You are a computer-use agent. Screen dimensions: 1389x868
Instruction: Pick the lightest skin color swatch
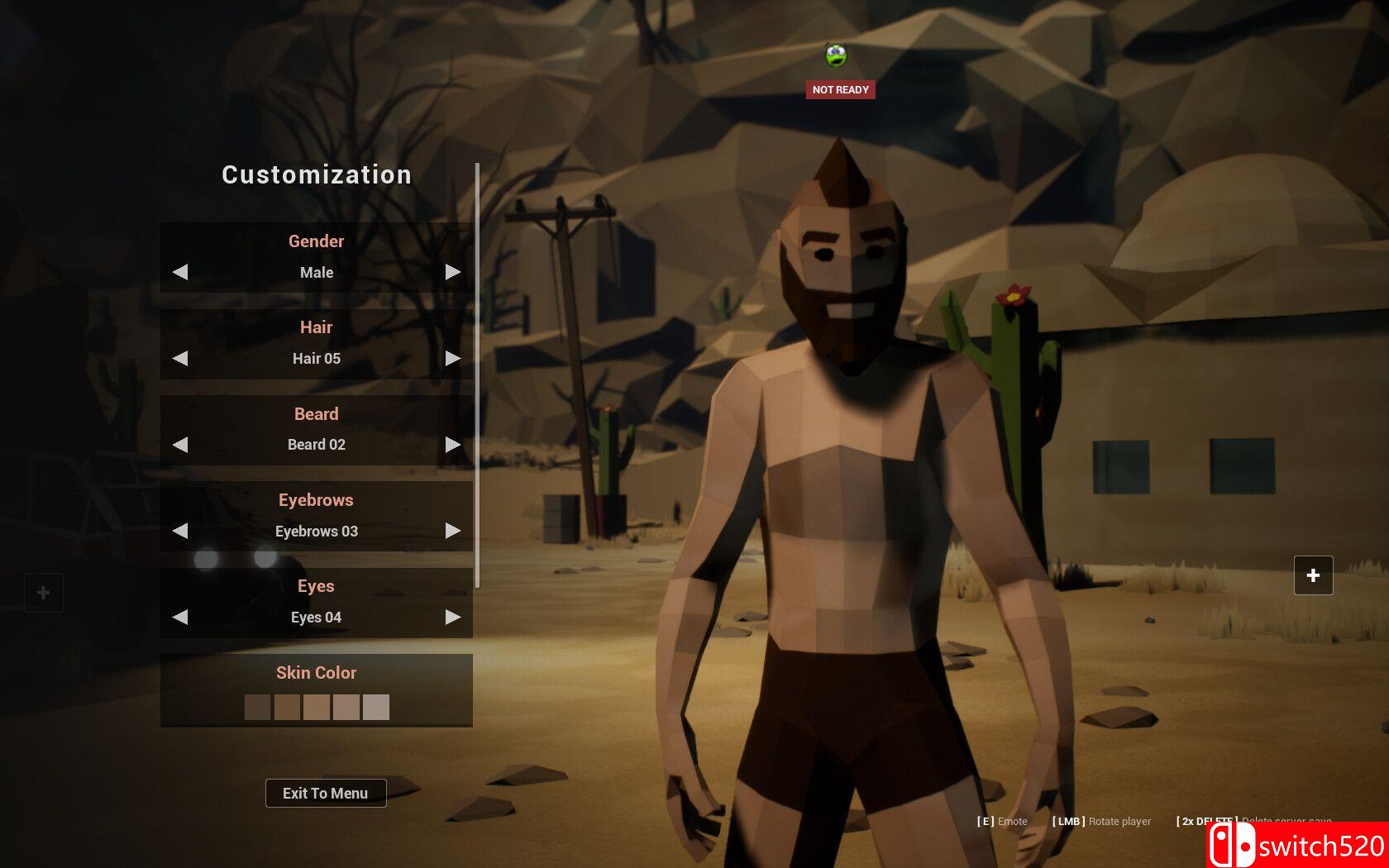coord(376,707)
